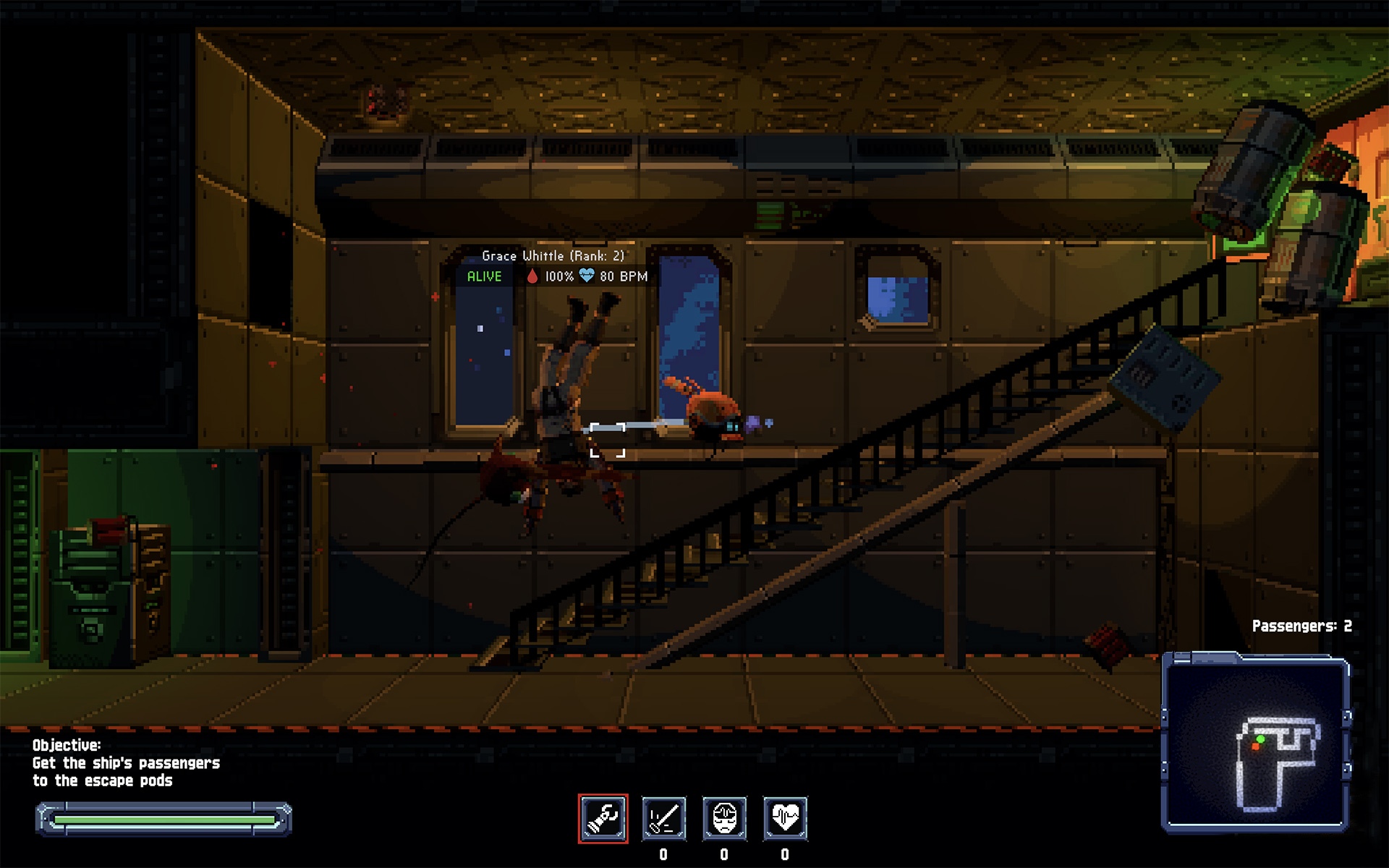Choose the face with brainwave tool

pyautogui.click(x=724, y=818)
